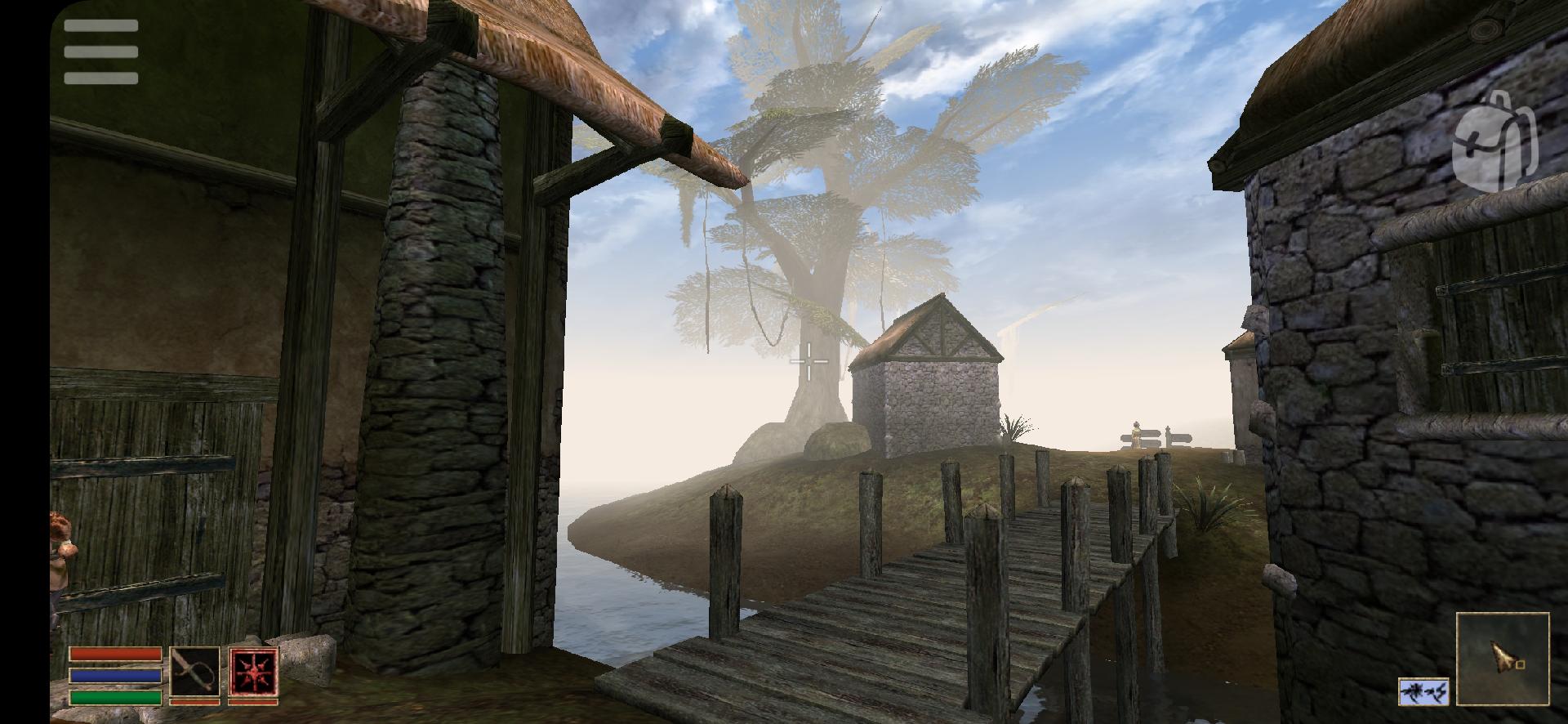The width and height of the screenshot is (1568, 724).
Task: Open the backpack inventory
Action: pyautogui.click(x=1495, y=144)
